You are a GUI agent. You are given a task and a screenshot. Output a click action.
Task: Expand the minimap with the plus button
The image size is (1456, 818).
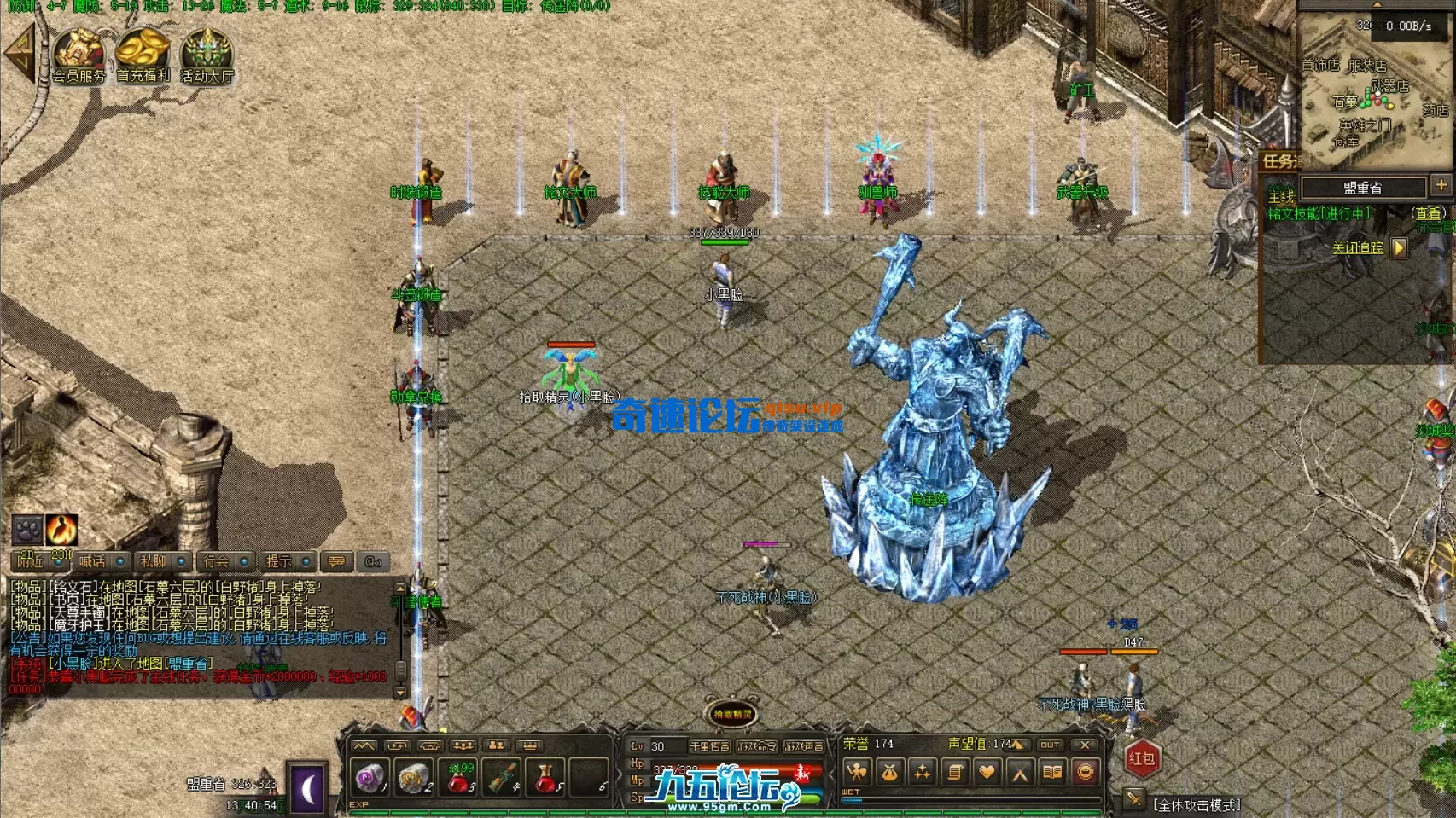coord(1441,185)
